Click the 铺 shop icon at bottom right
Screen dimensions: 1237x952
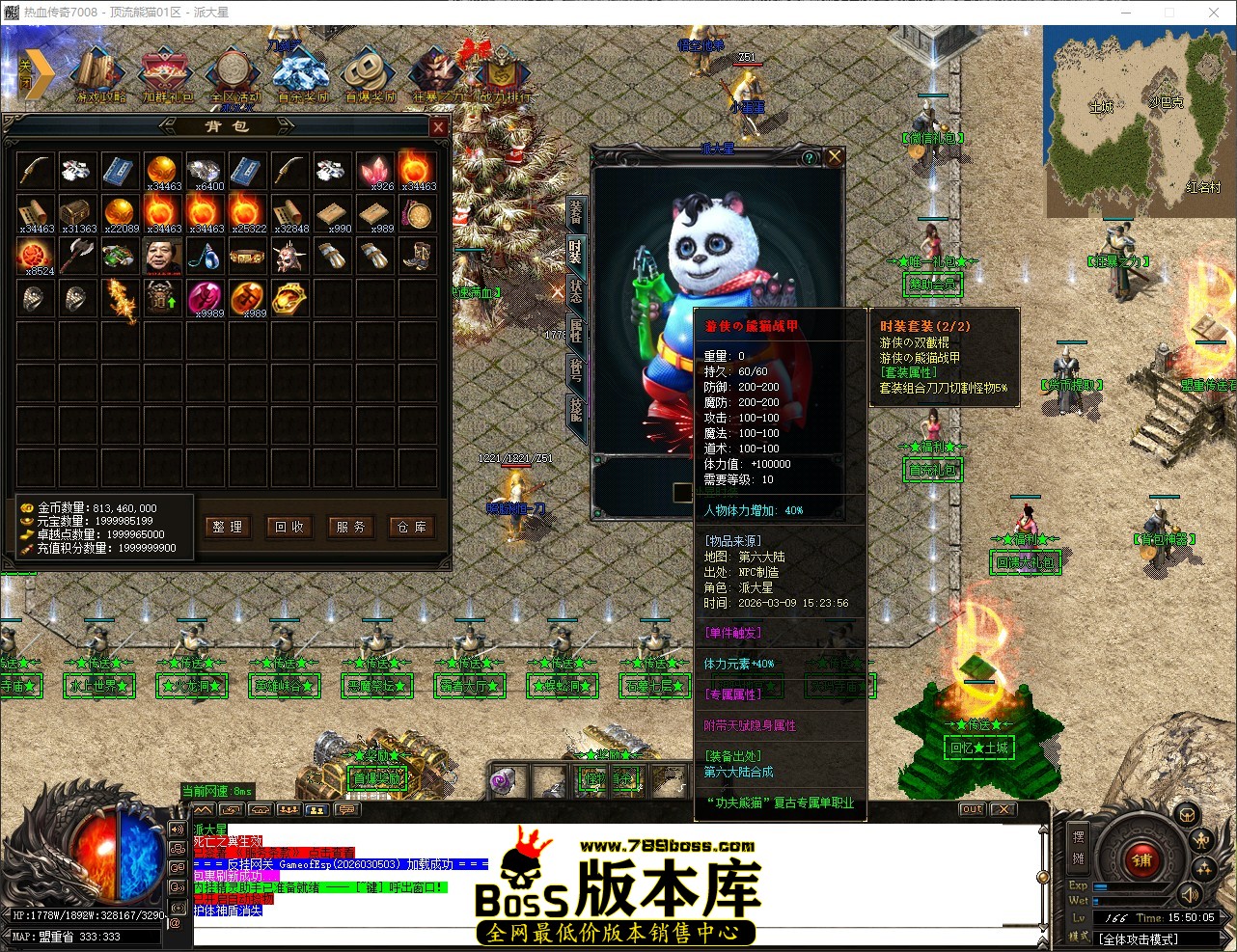tap(1141, 859)
